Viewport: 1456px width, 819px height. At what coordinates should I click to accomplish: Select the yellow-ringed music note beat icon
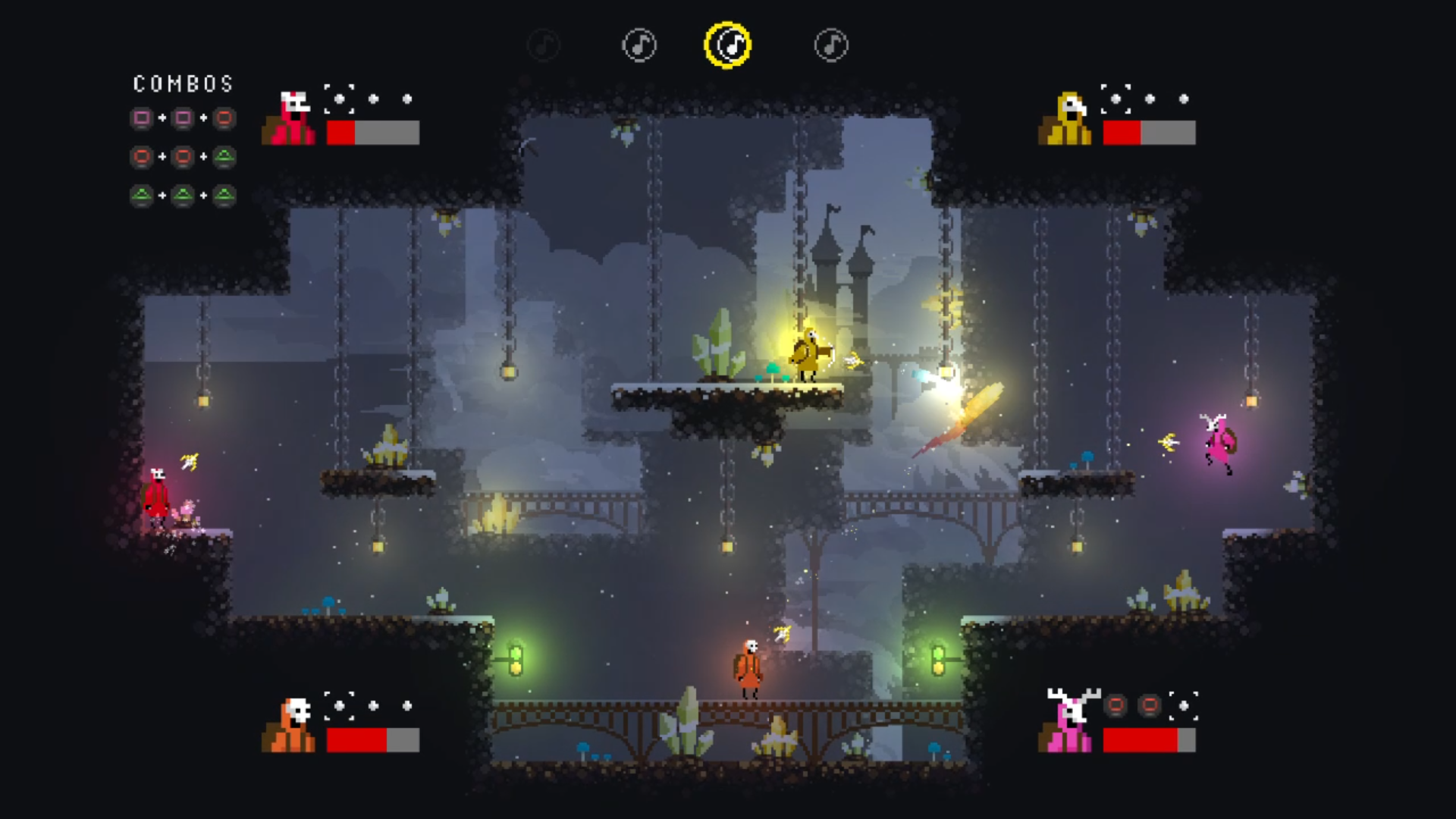click(727, 45)
